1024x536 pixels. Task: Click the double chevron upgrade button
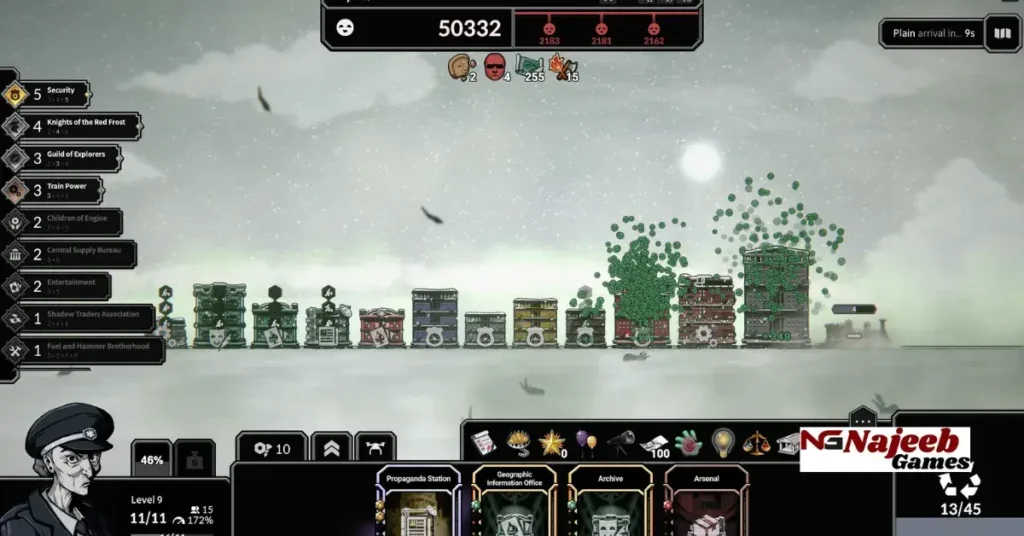(x=331, y=449)
